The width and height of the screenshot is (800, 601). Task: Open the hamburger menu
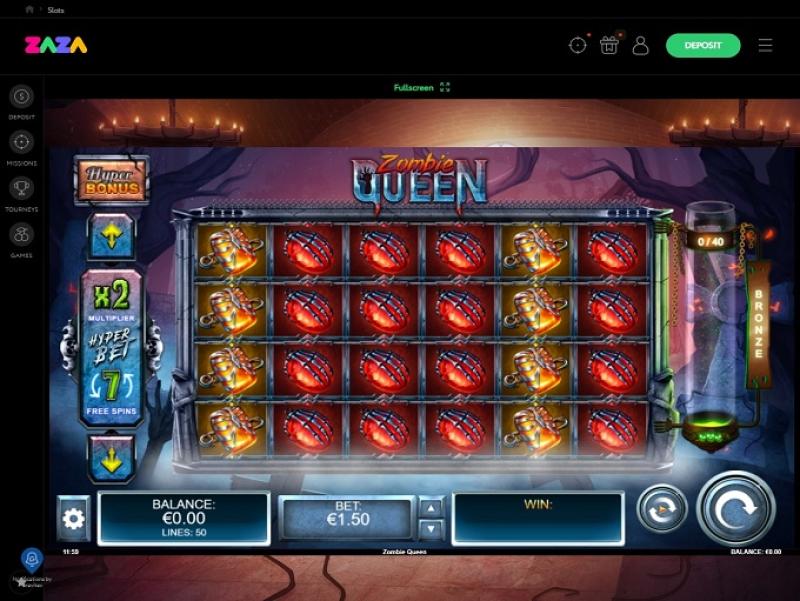pyautogui.click(x=766, y=45)
